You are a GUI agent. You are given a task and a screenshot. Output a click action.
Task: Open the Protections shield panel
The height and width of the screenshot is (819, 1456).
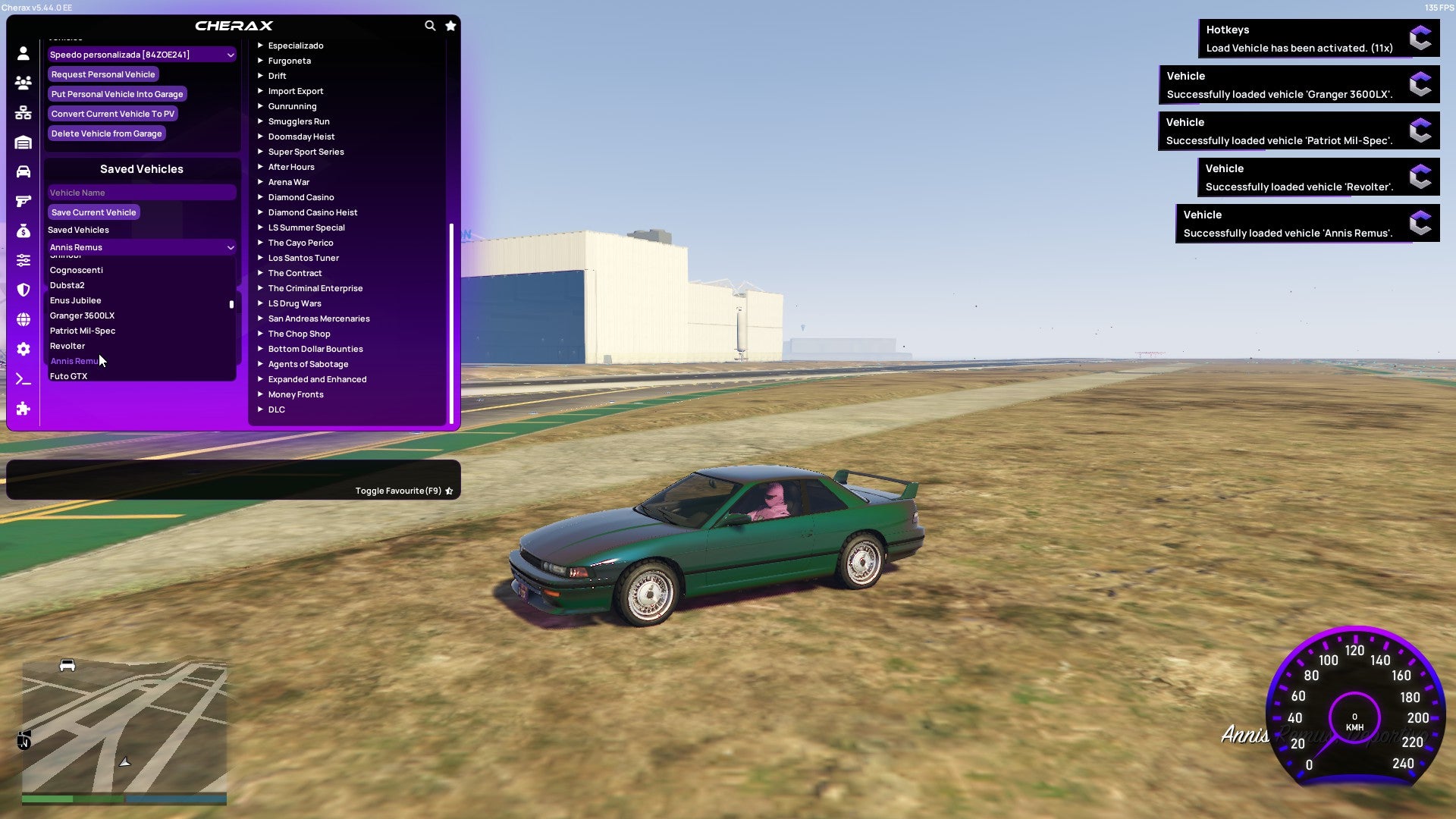(x=23, y=290)
